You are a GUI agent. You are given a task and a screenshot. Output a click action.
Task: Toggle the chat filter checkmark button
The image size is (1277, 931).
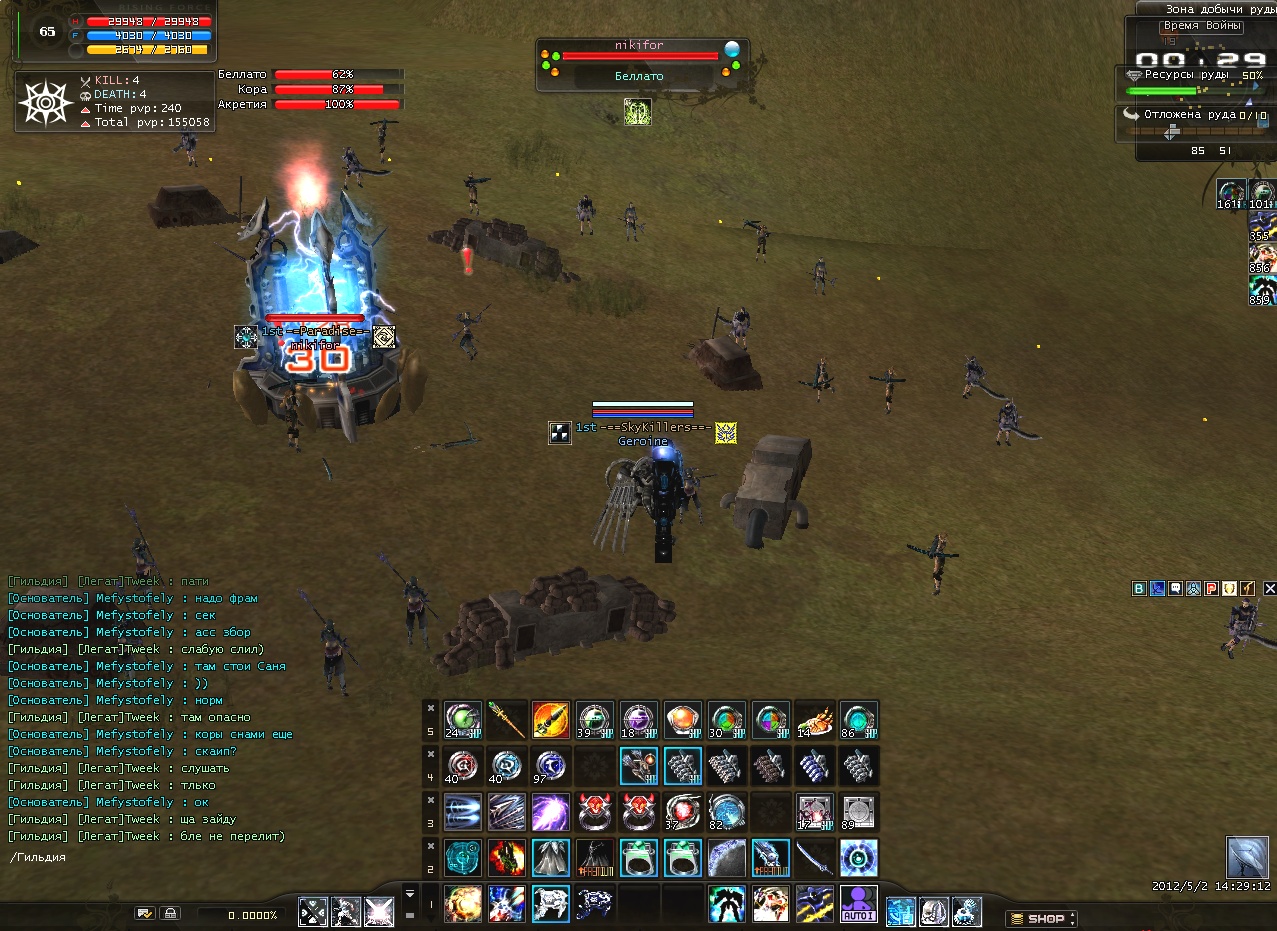145,913
